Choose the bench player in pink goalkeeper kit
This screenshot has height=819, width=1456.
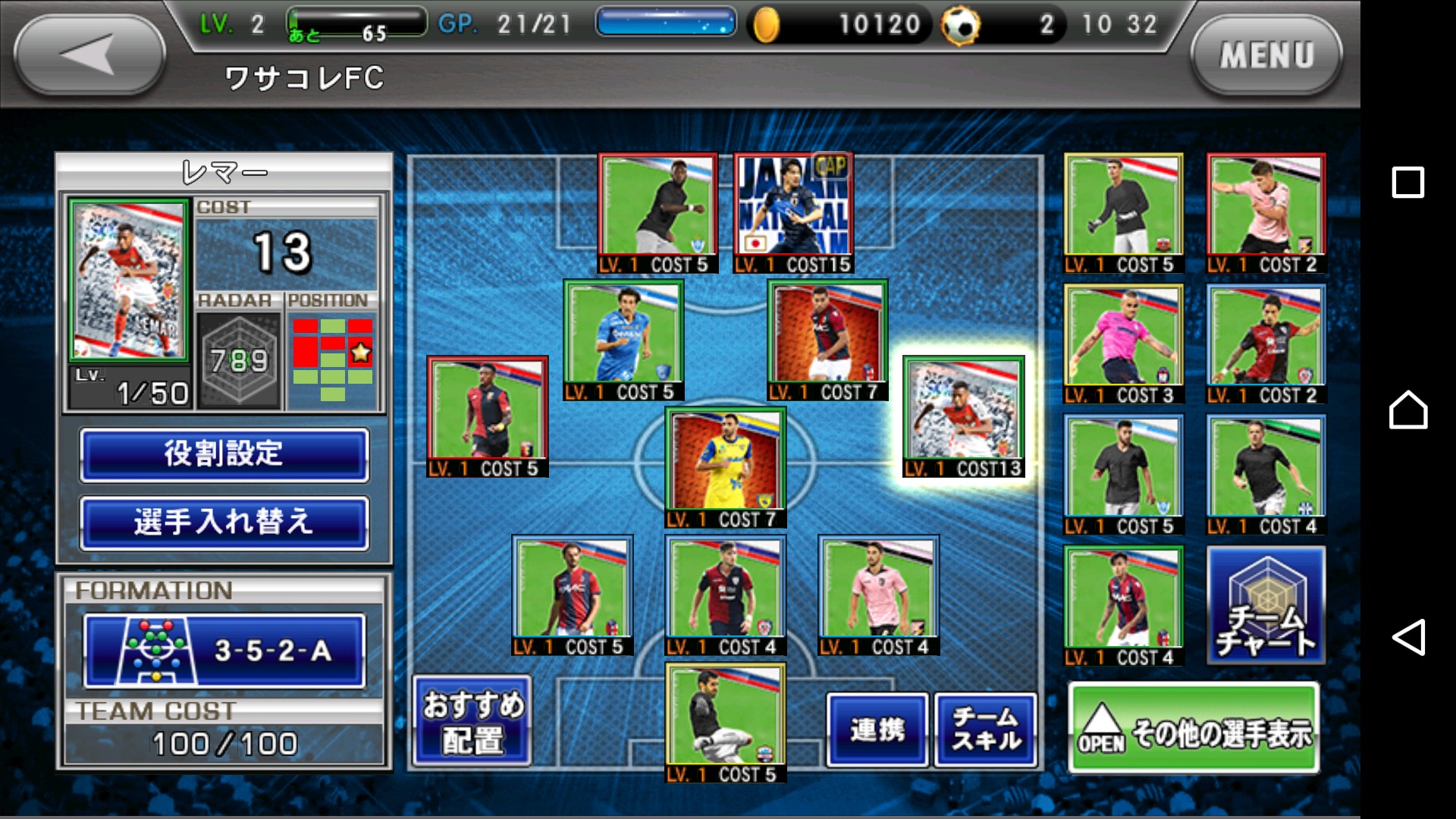tap(1123, 344)
